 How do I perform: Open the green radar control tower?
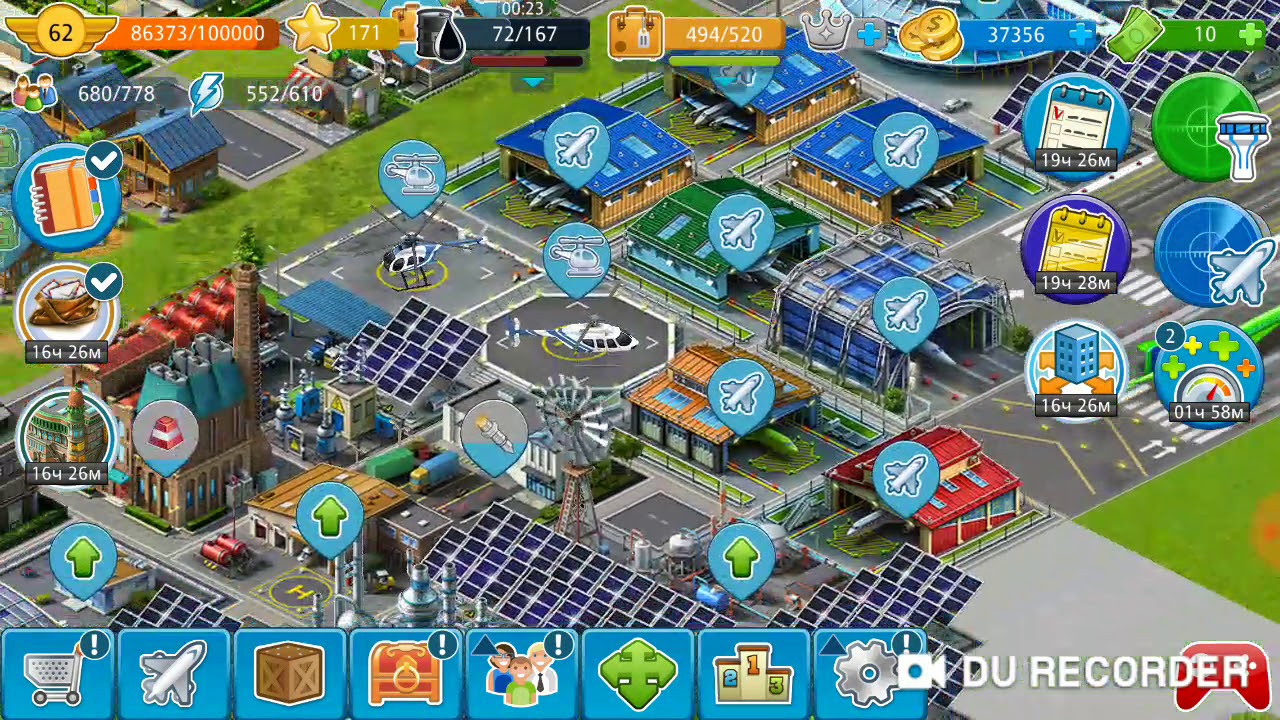1208,128
